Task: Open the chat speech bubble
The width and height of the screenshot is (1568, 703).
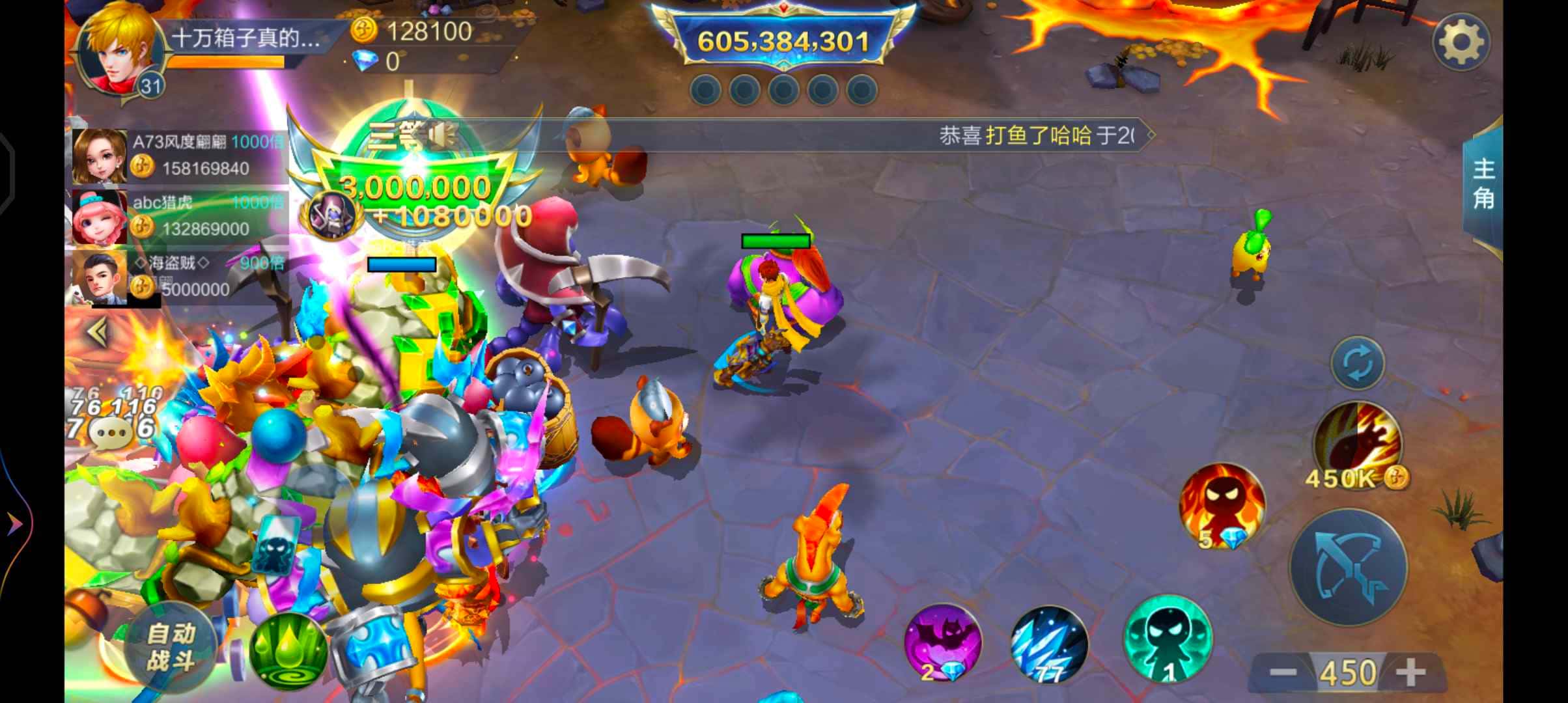Action: [x=111, y=431]
